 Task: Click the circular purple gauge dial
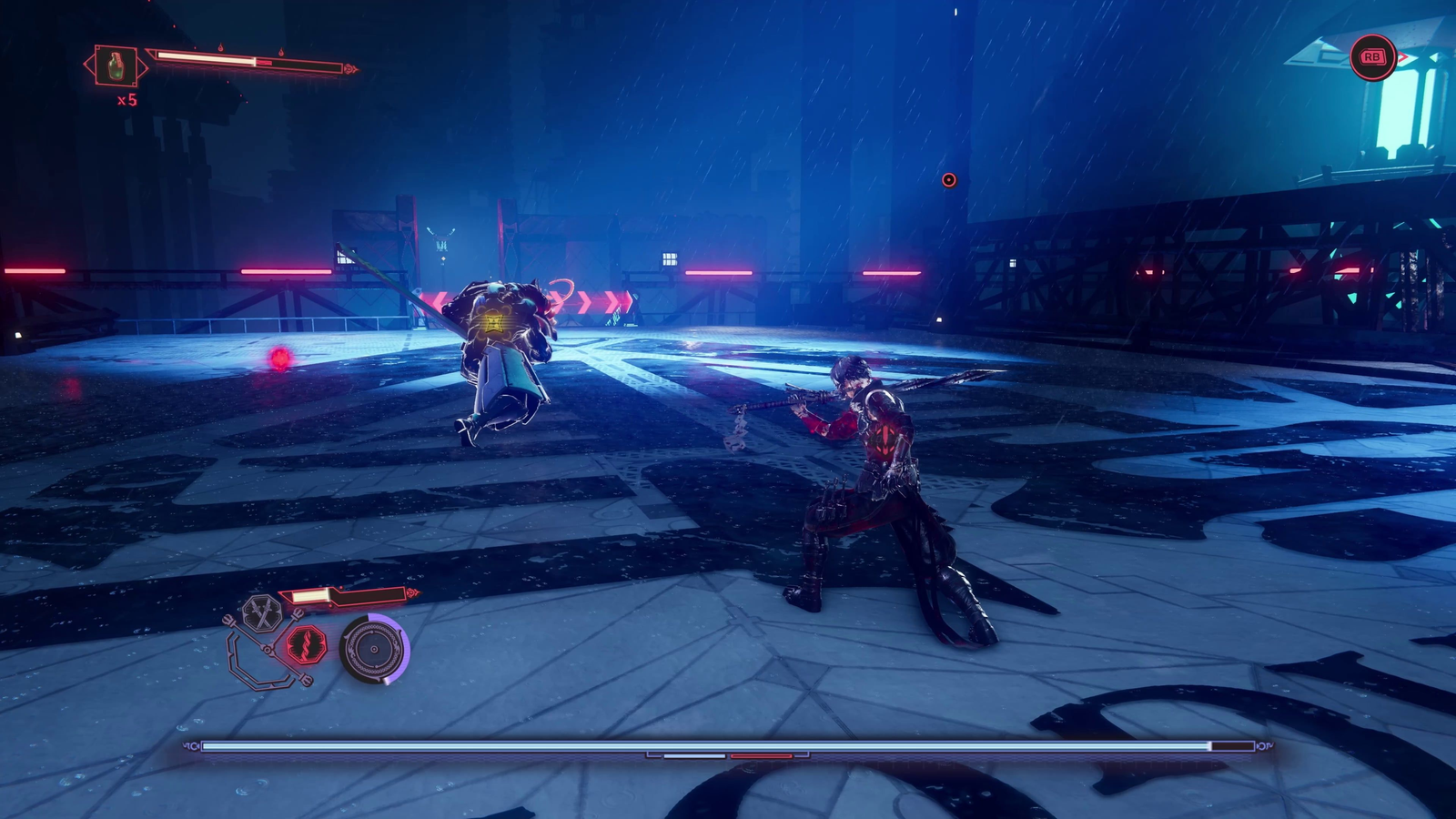pyautogui.click(x=373, y=650)
